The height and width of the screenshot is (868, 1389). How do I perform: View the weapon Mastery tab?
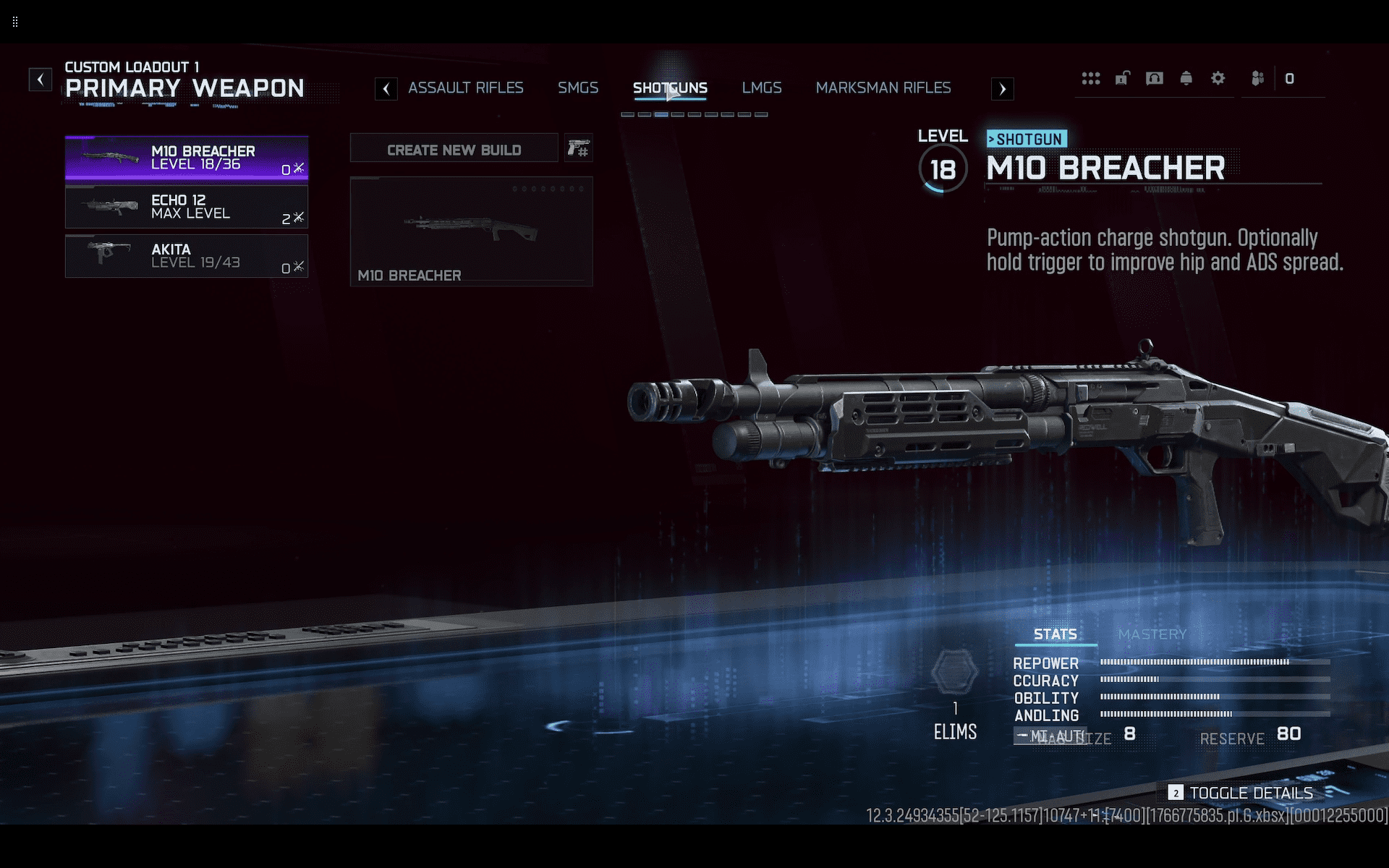[1152, 634]
